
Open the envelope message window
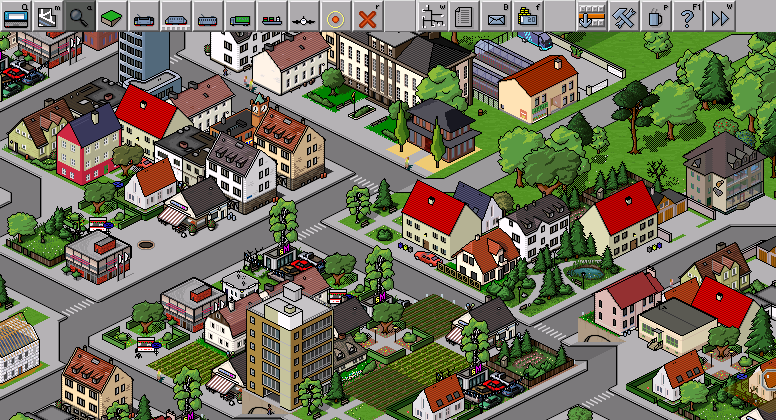496,16
